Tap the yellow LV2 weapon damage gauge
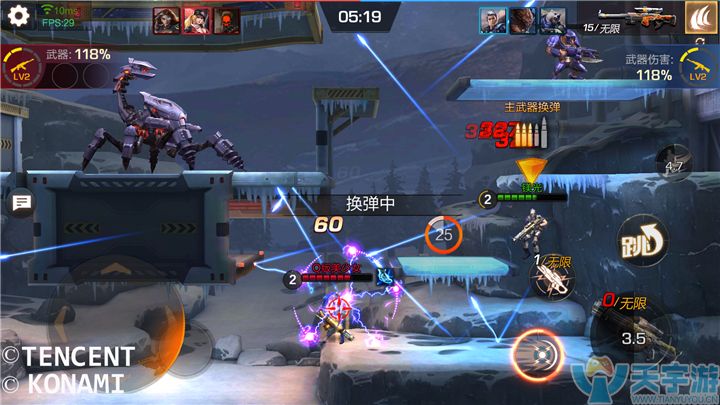Image resolution: width=720 pixels, height=405 pixels. (x=697, y=67)
